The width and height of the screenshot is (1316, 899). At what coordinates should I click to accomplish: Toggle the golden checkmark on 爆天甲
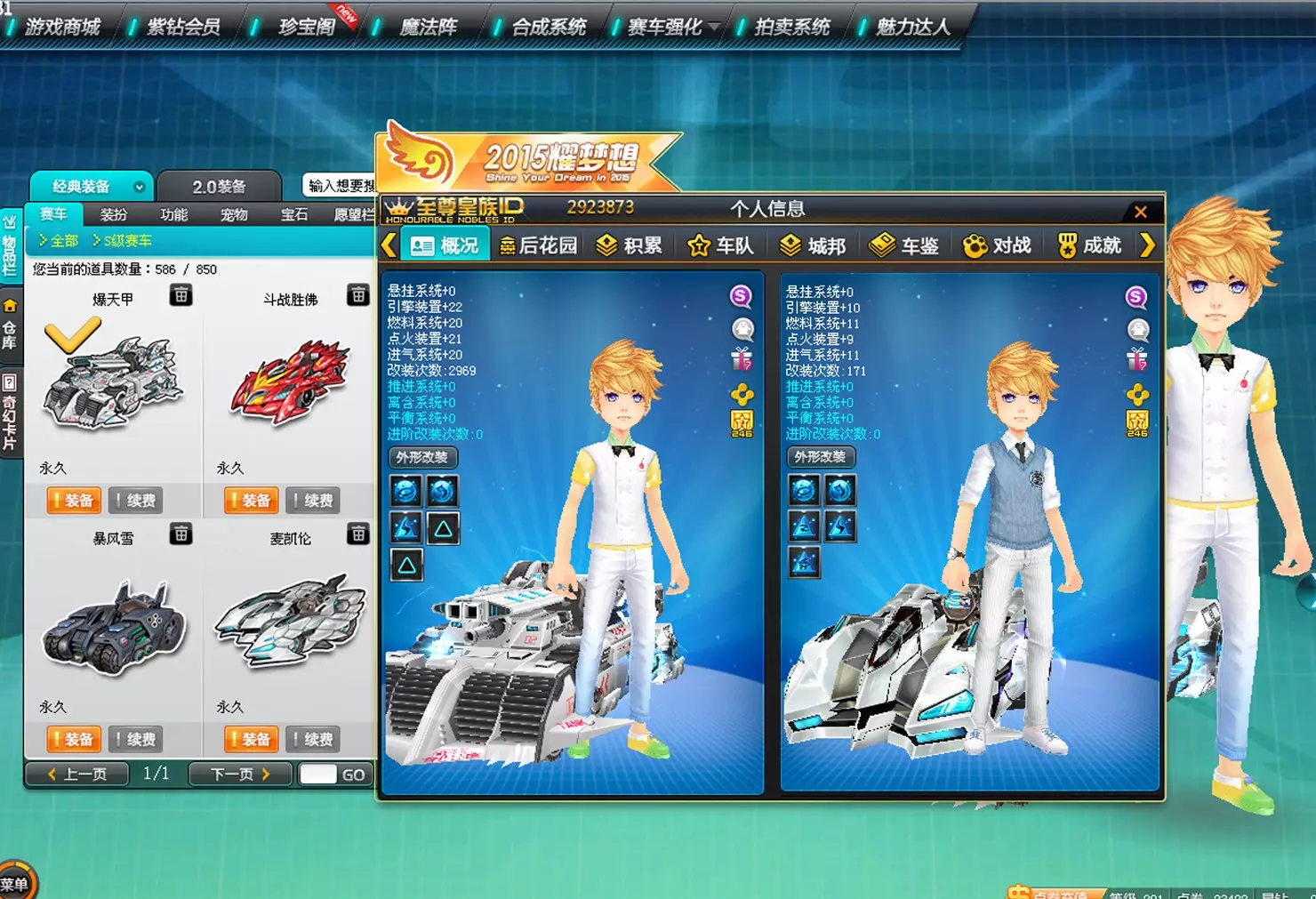[74, 333]
